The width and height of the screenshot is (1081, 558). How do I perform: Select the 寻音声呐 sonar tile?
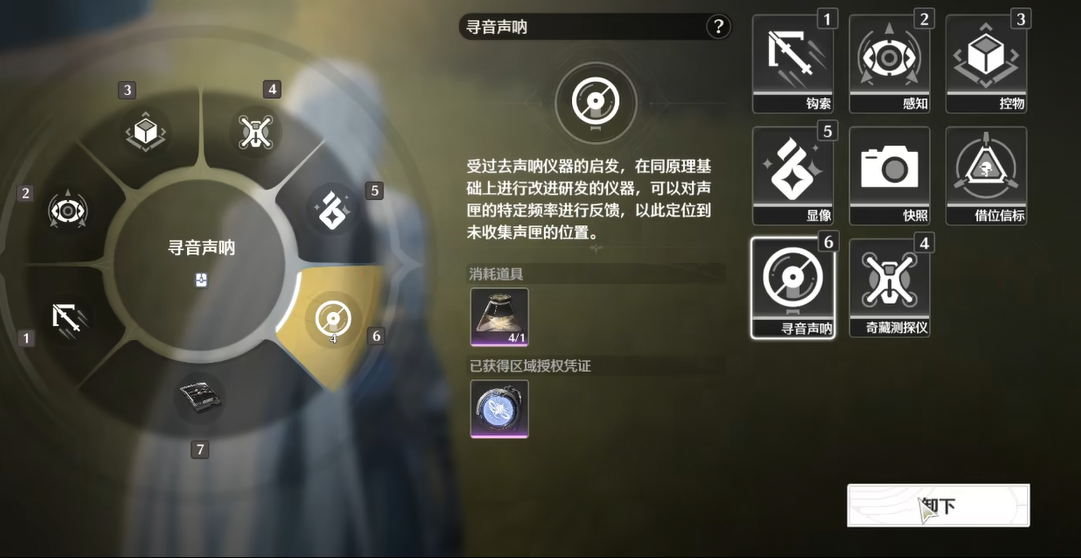tap(792, 286)
